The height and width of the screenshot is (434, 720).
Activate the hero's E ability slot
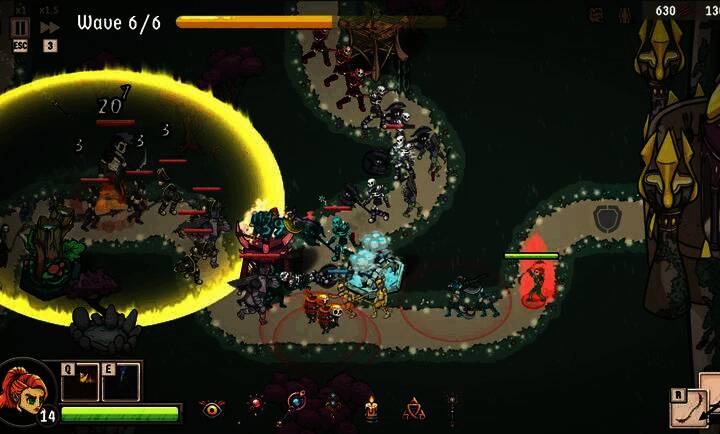120,381
